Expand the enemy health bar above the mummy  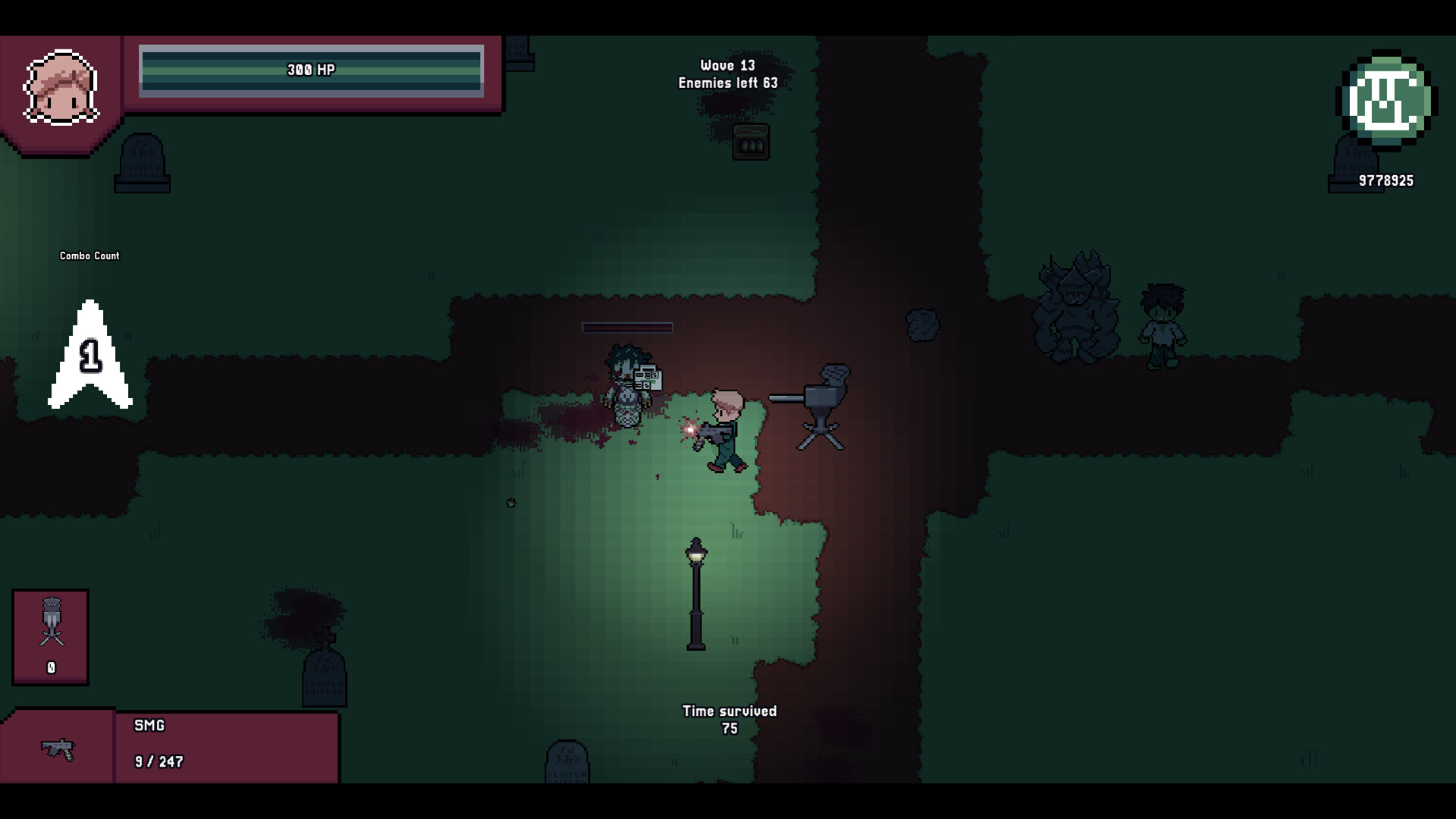[626, 328]
